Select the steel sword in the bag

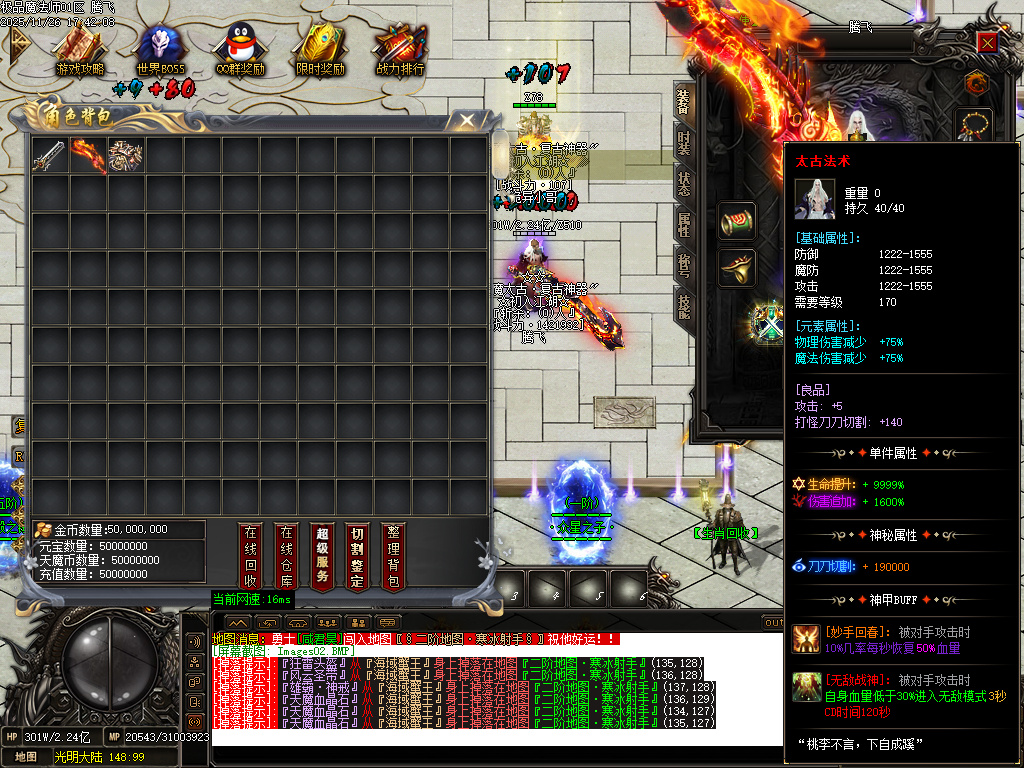pos(50,155)
